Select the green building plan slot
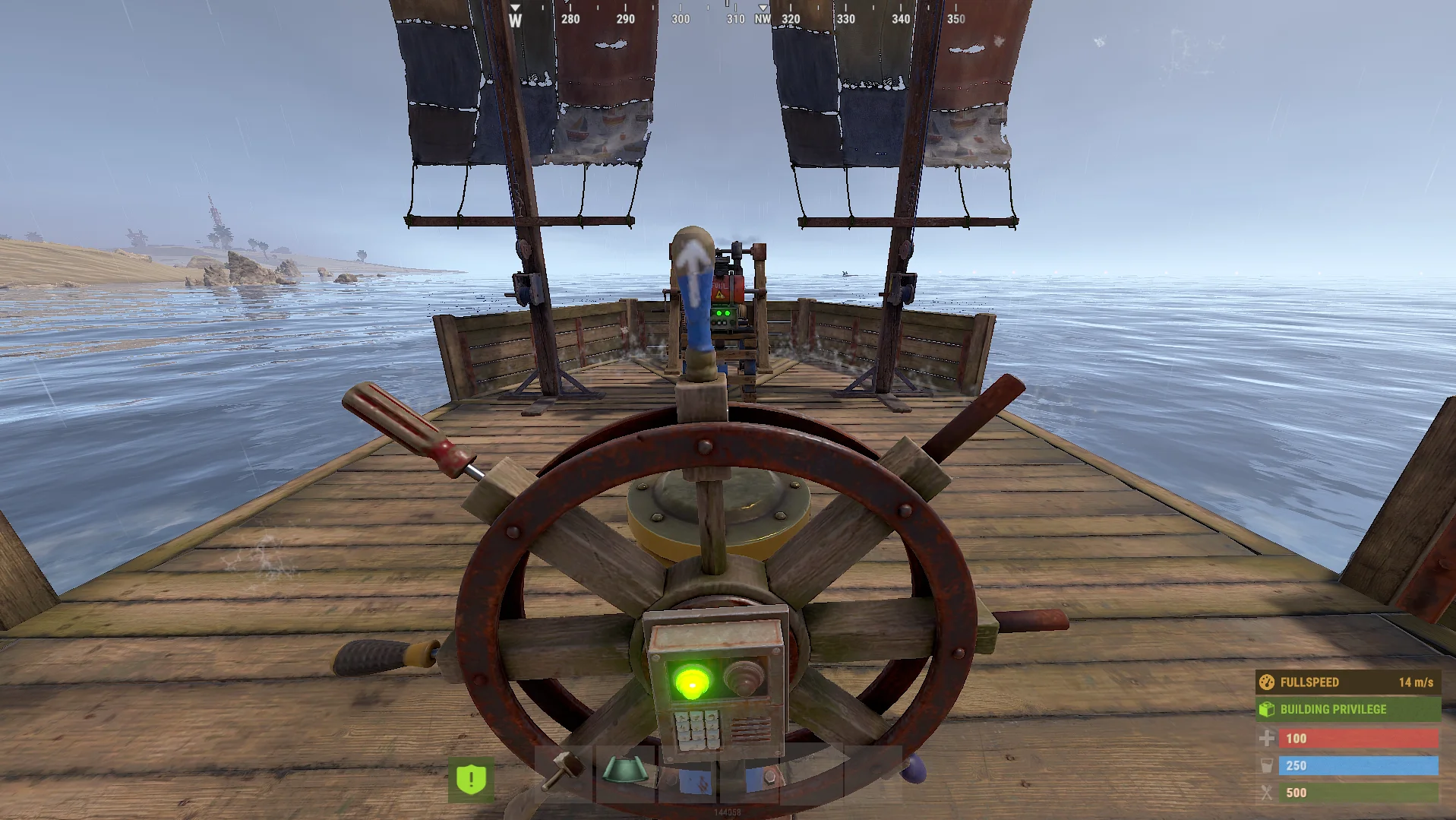 [625, 774]
